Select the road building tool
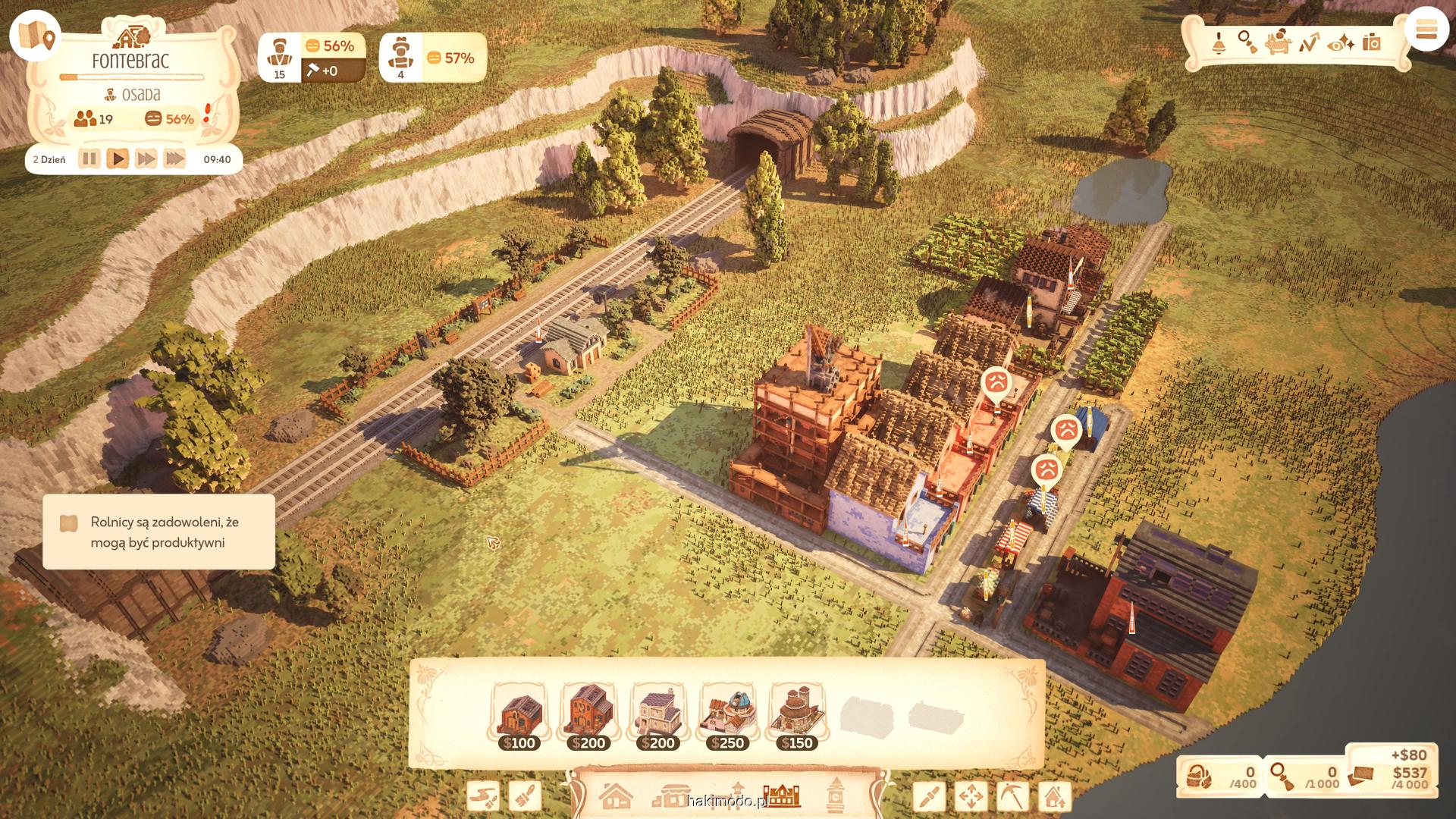 483,796
